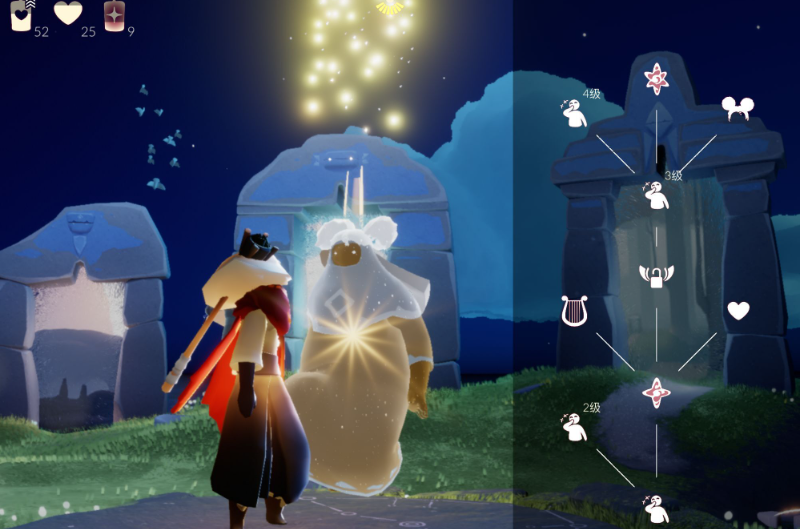
Task: Select the level 4 emote node
Action: click(575, 113)
